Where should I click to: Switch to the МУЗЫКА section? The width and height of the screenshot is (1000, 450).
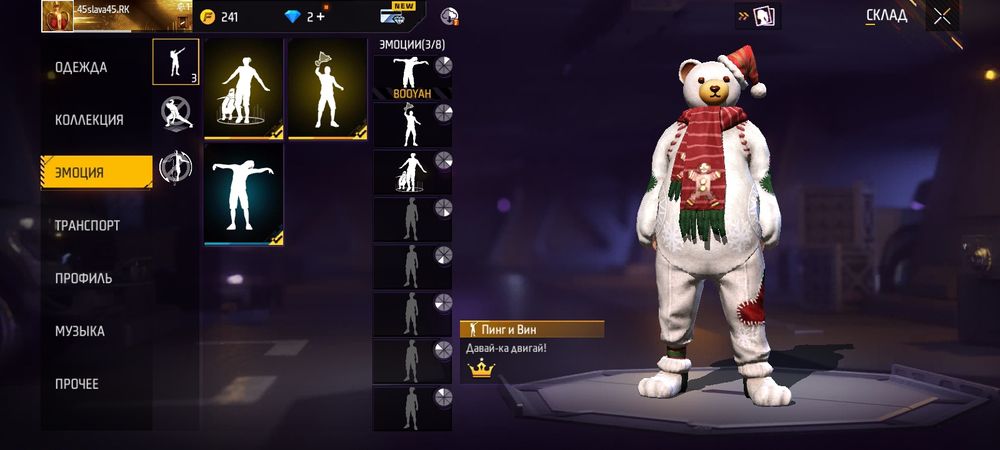click(x=80, y=331)
